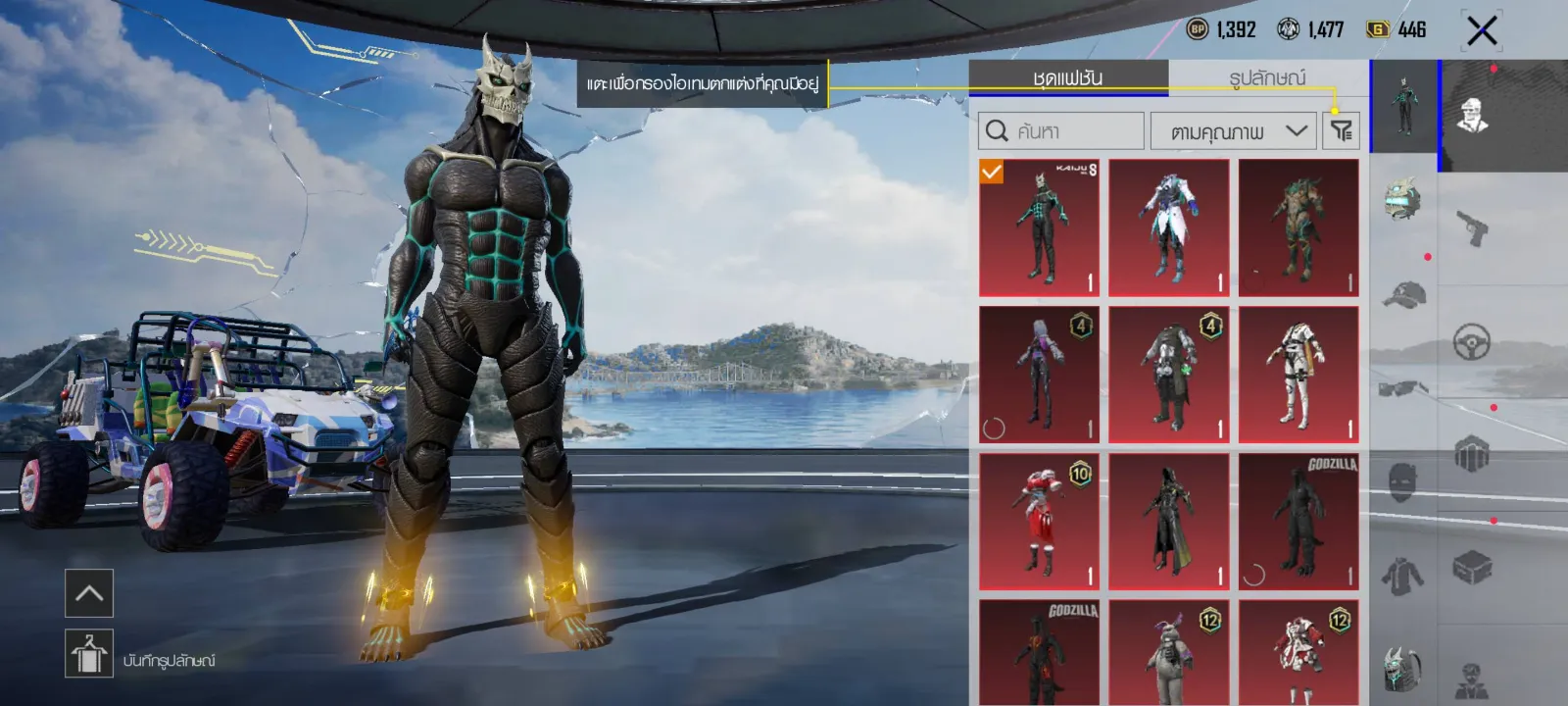Click the ค้นหา search field
Image resolution: width=1568 pixels, height=706 pixels.
[x=1061, y=131]
